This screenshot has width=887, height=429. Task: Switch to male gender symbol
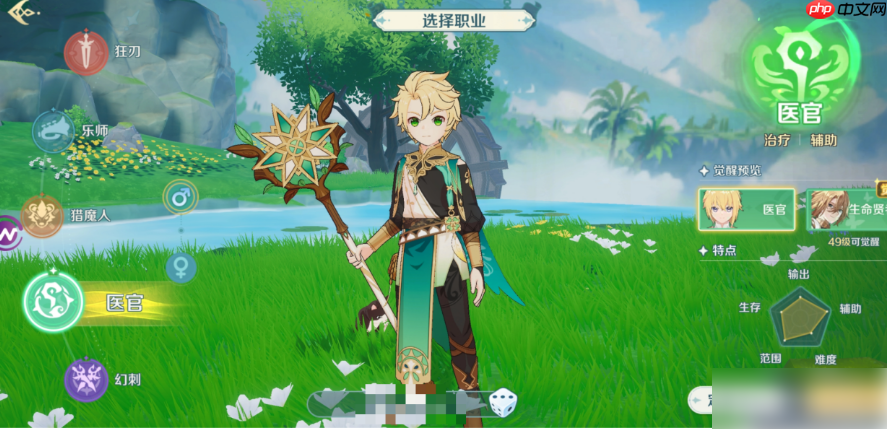click(x=180, y=197)
